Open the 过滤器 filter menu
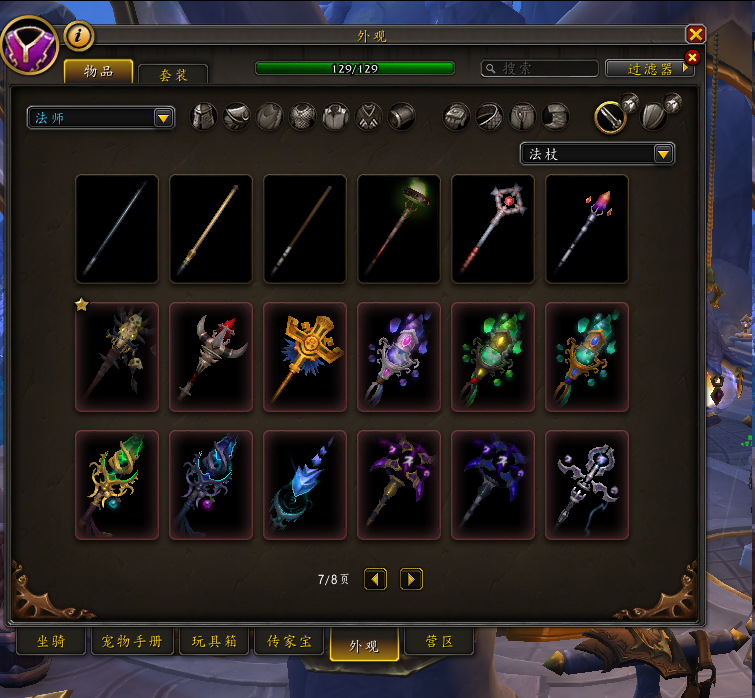 pyautogui.click(x=650, y=69)
